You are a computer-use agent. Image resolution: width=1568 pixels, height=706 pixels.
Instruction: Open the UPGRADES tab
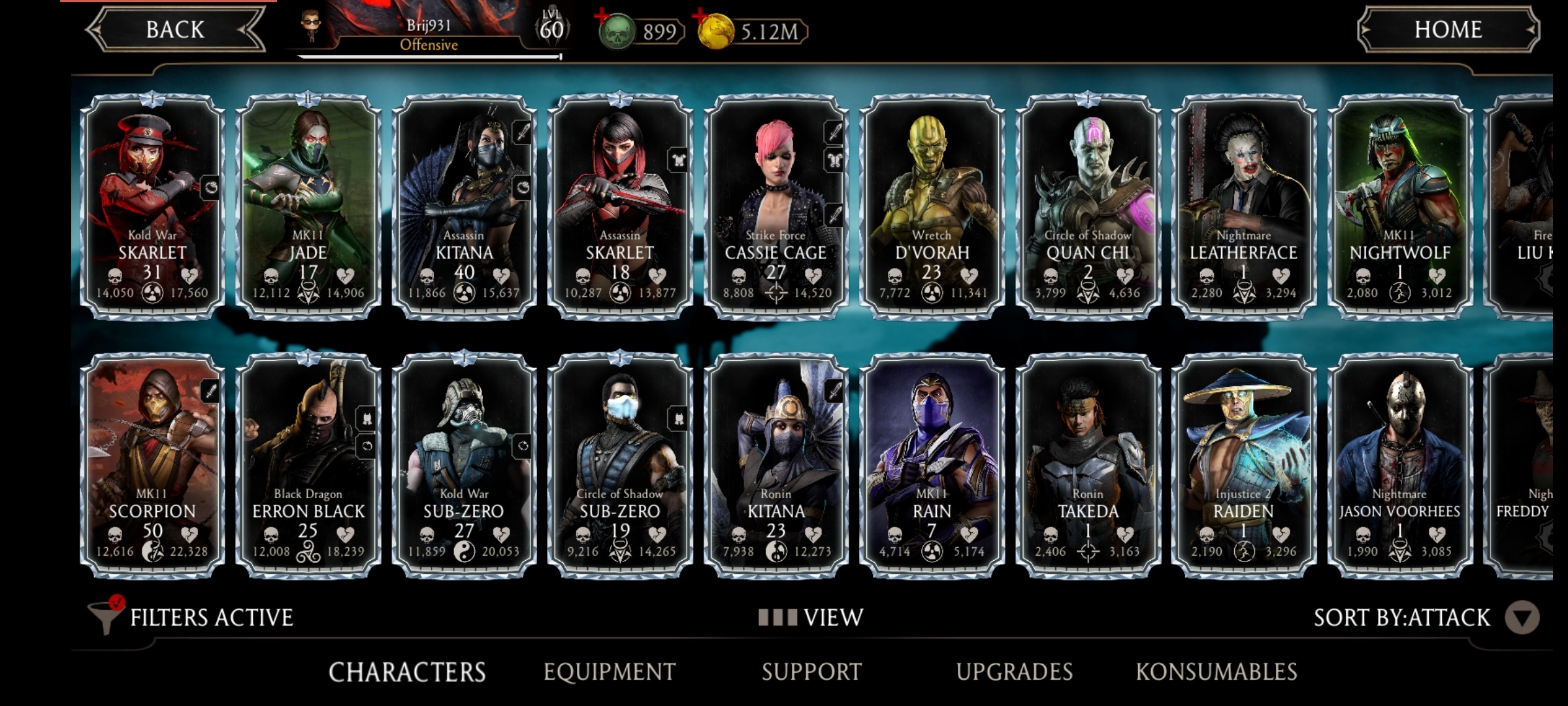pyautogui.click(x=1014, y=671)
